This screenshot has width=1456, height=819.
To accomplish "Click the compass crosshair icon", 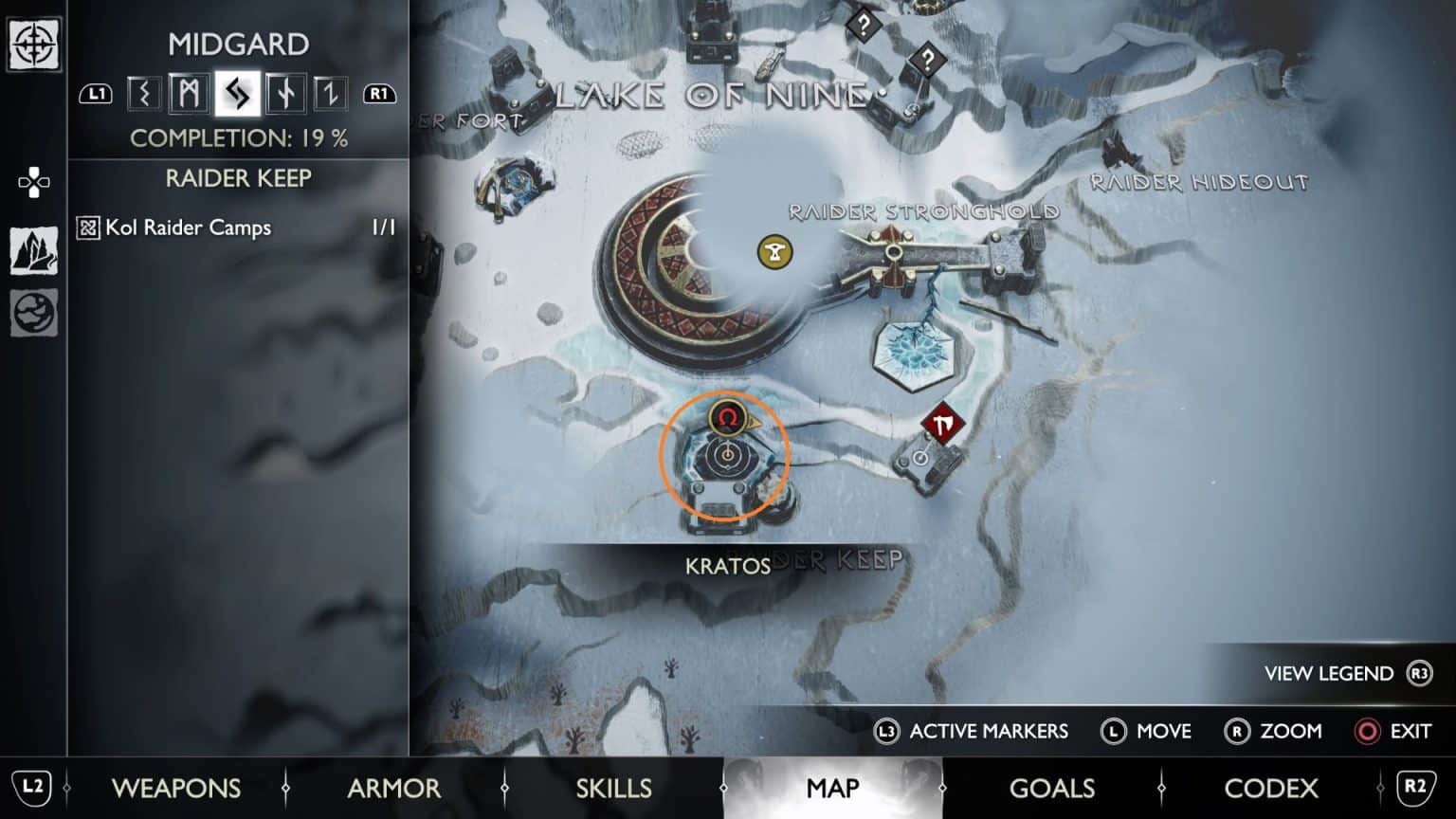I will tap(34, 44).
